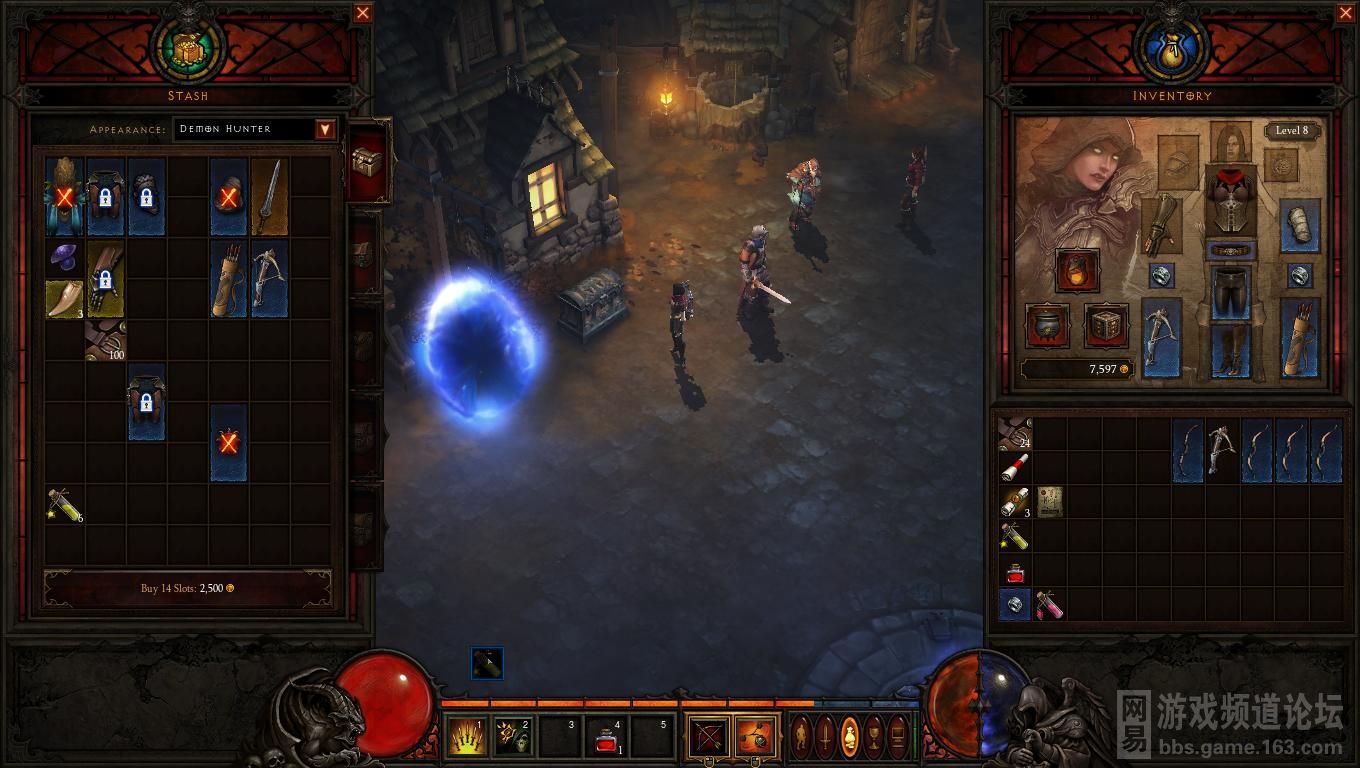Pick the quiver in the stash grid
The image size is (1360, 768).
coord(228,278)
